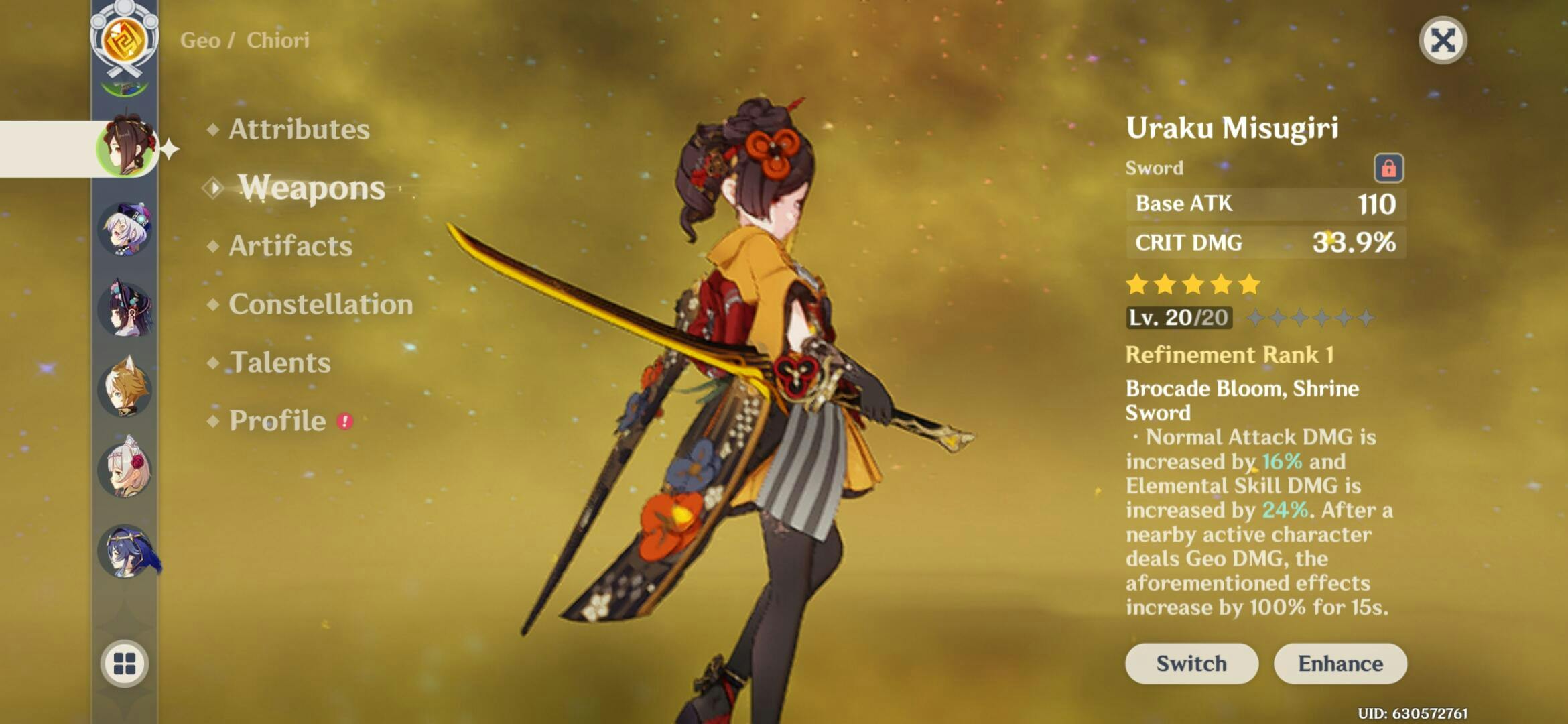Choose the blue-haired character portrait
The height and width of the screenshot is (724, 1568).
point(125,551)
